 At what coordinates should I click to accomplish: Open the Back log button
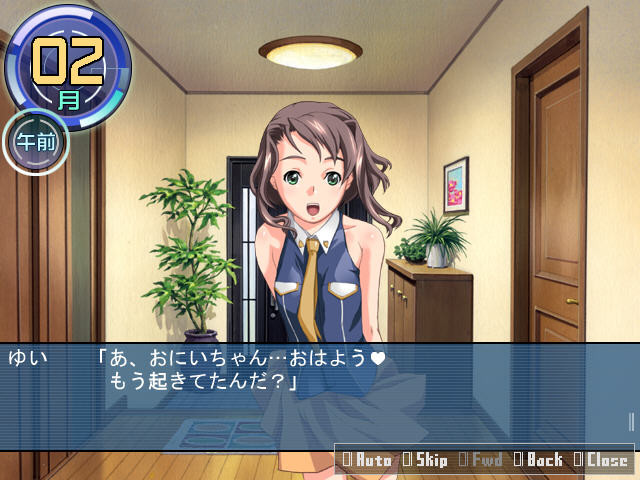[539, 460]
